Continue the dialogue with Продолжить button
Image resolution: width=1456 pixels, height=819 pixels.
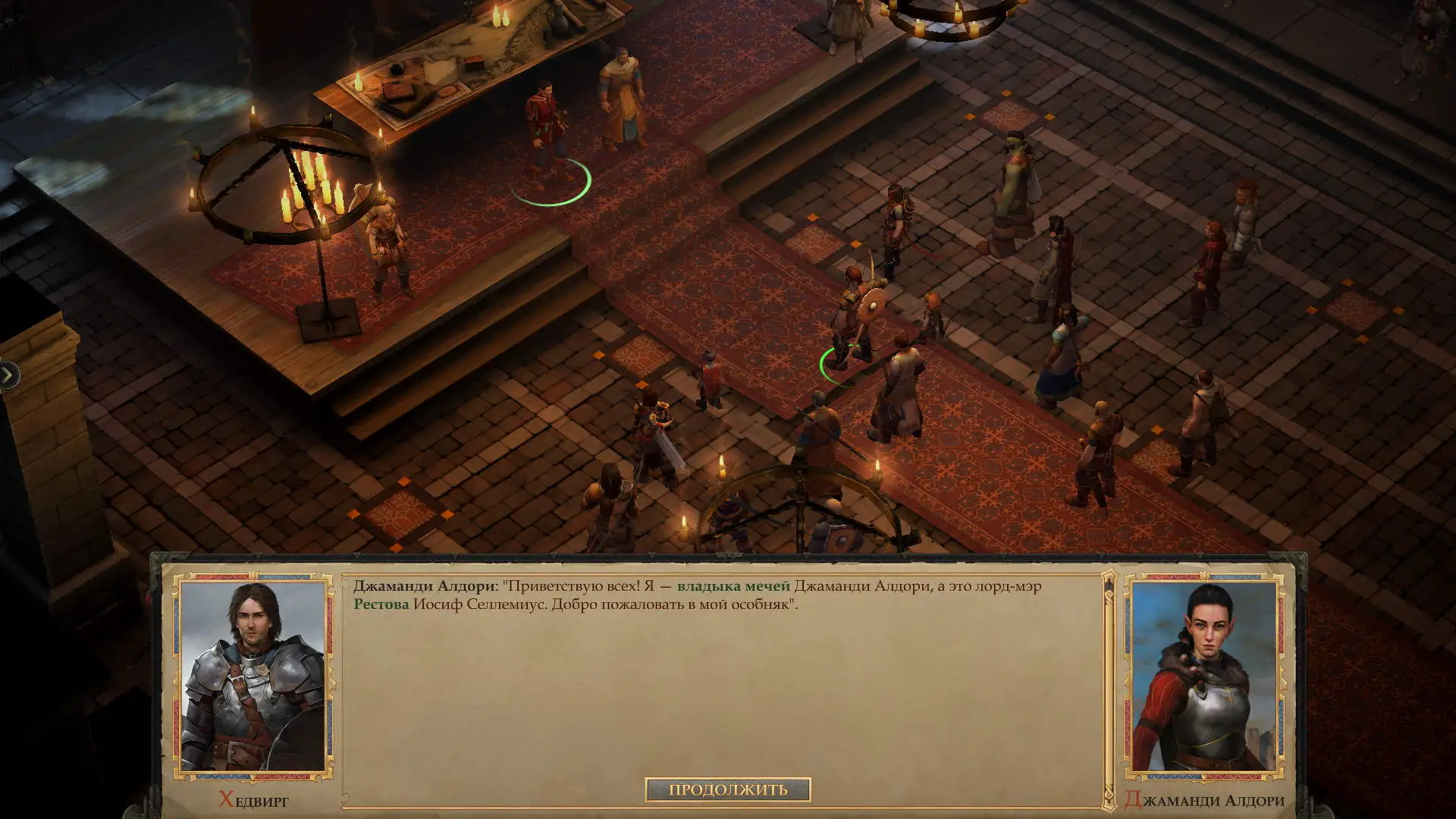(x=727, y=790)
